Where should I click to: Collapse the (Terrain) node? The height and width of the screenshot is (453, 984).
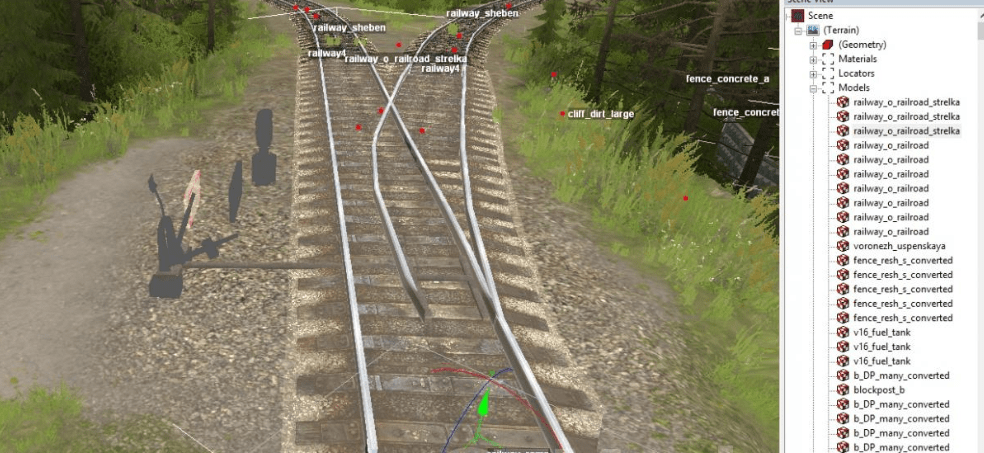tap(799, 31)
